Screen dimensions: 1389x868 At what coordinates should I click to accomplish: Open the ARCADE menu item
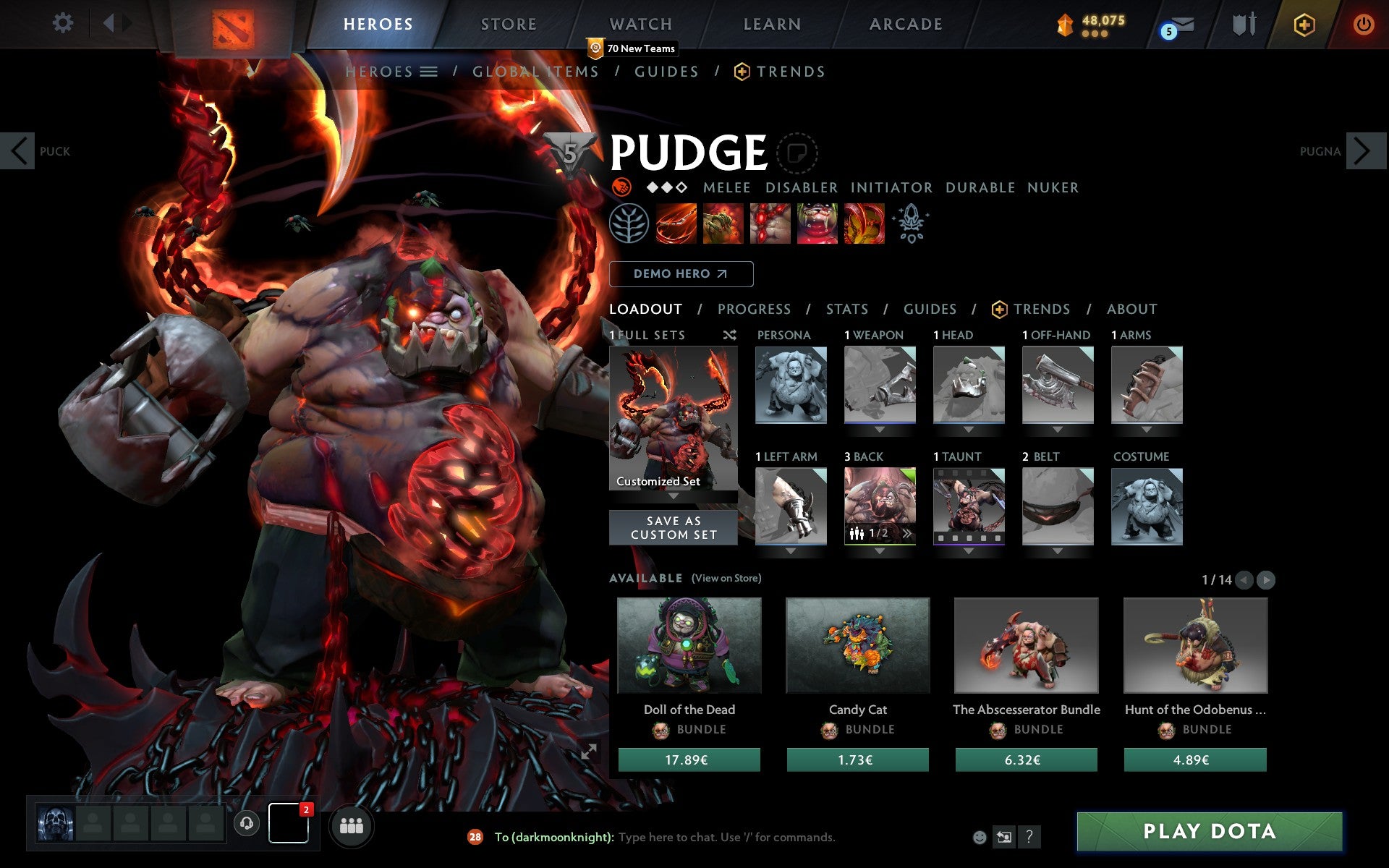(x=905, y=23)
